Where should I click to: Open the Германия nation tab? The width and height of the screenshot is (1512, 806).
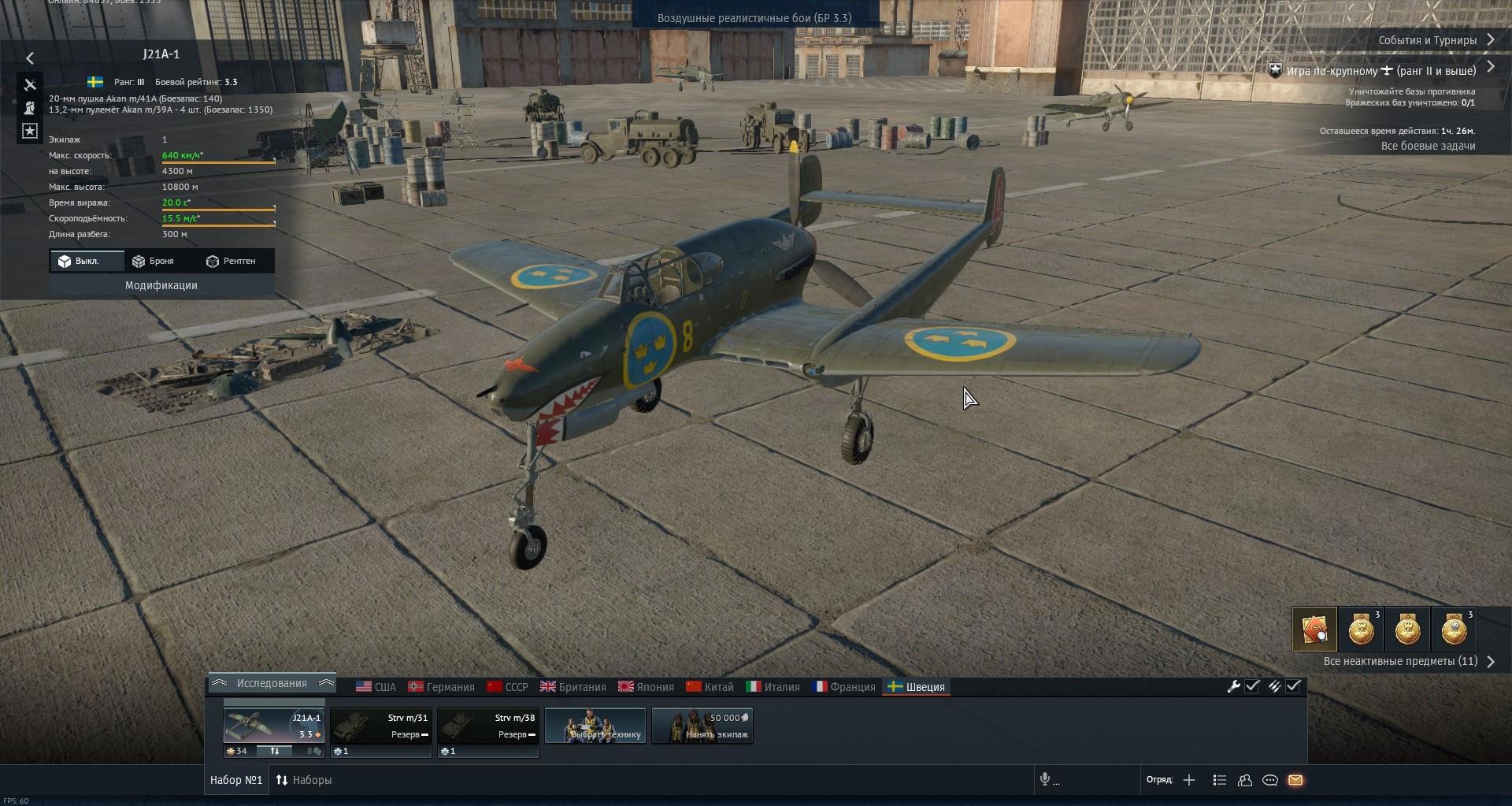point(442,687)
